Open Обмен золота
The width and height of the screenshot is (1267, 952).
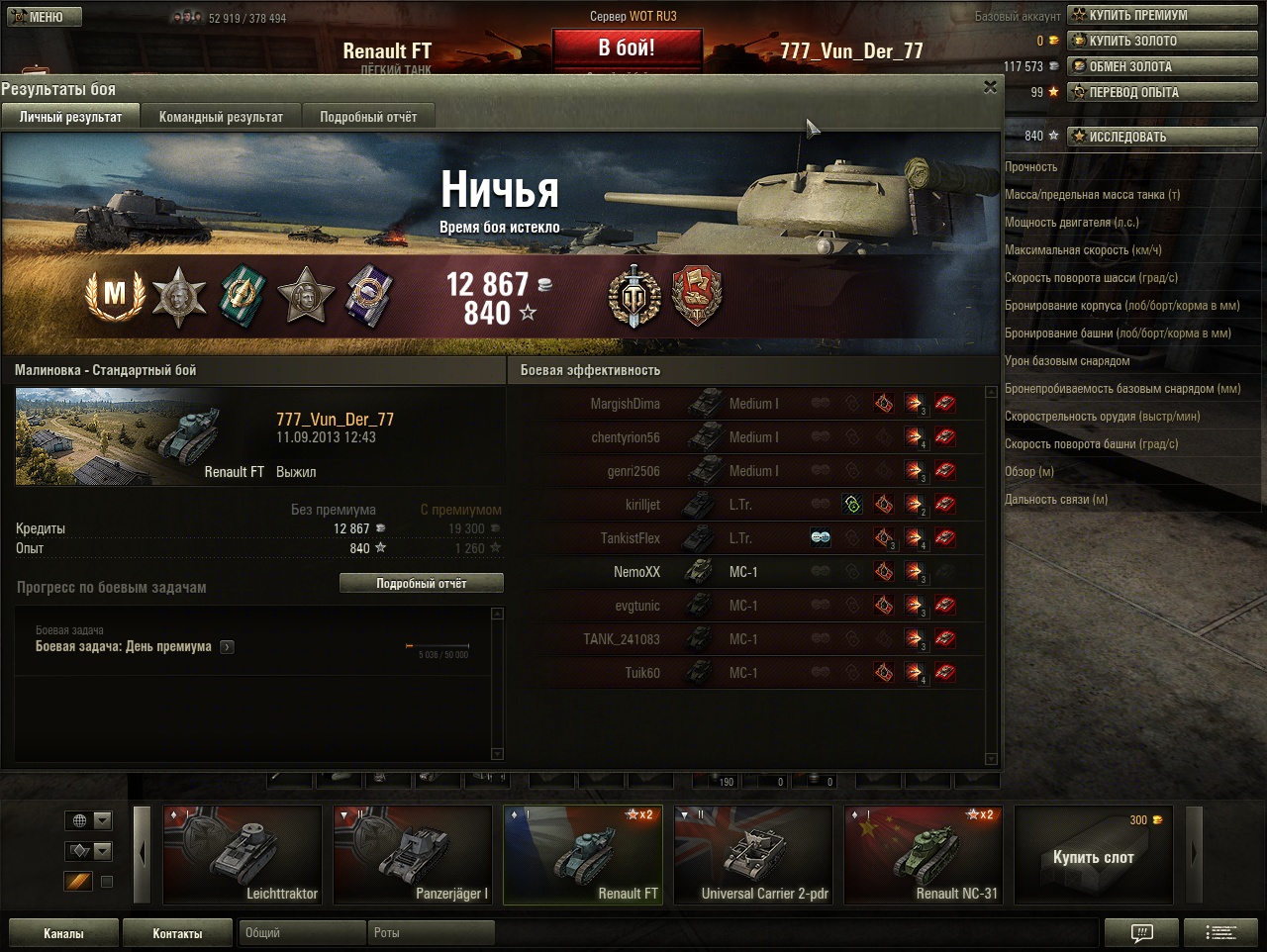click(x=1162, y=66)
